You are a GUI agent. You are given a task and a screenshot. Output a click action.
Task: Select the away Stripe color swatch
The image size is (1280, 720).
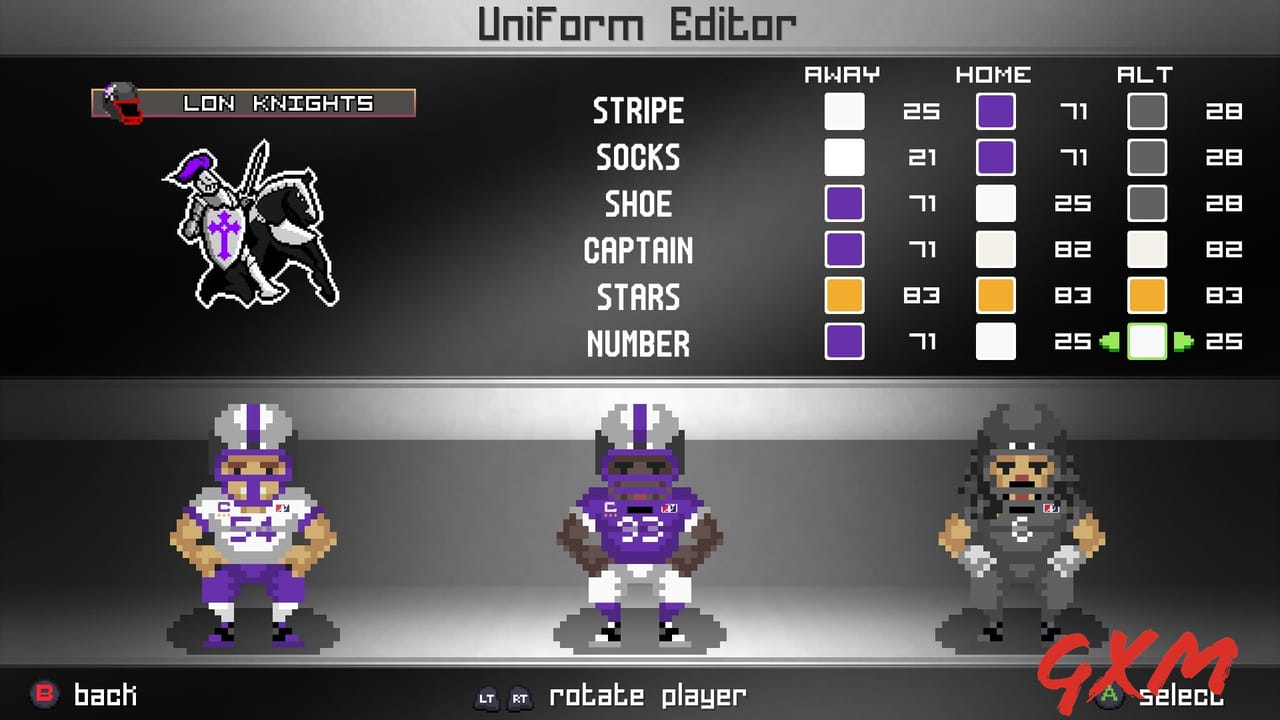pos(844,111)
